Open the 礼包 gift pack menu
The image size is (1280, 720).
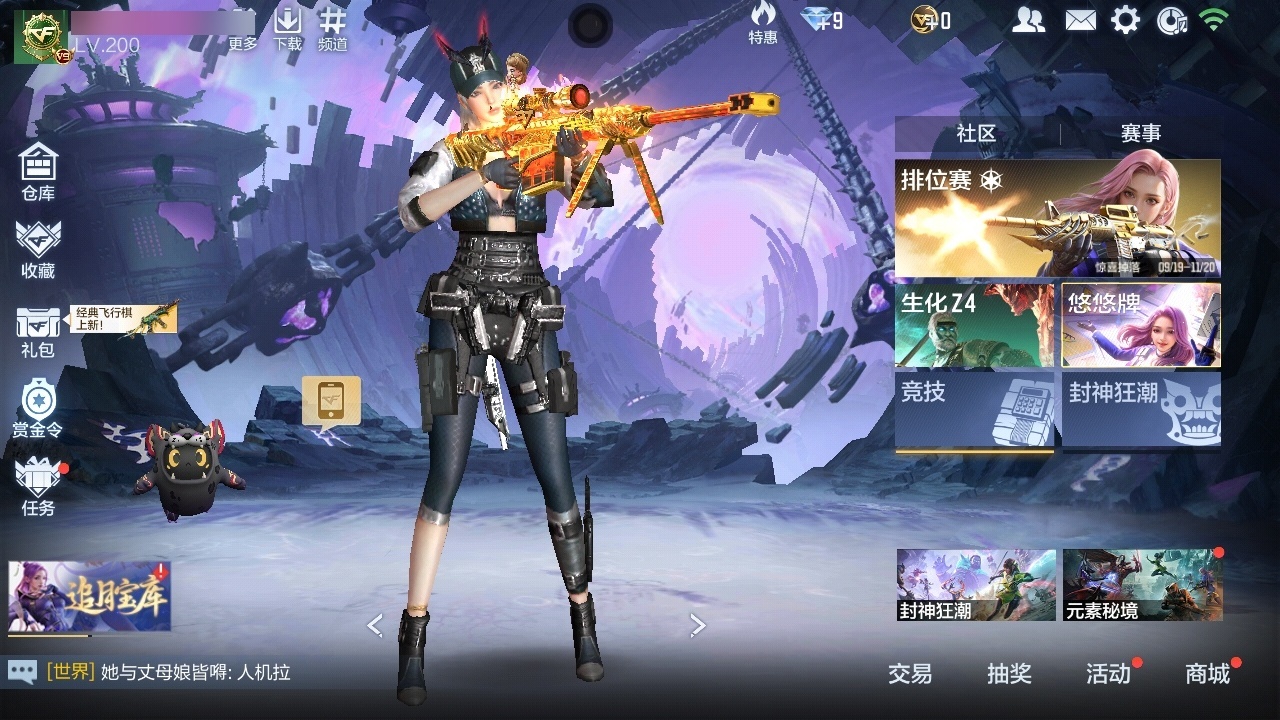point(38,330)
